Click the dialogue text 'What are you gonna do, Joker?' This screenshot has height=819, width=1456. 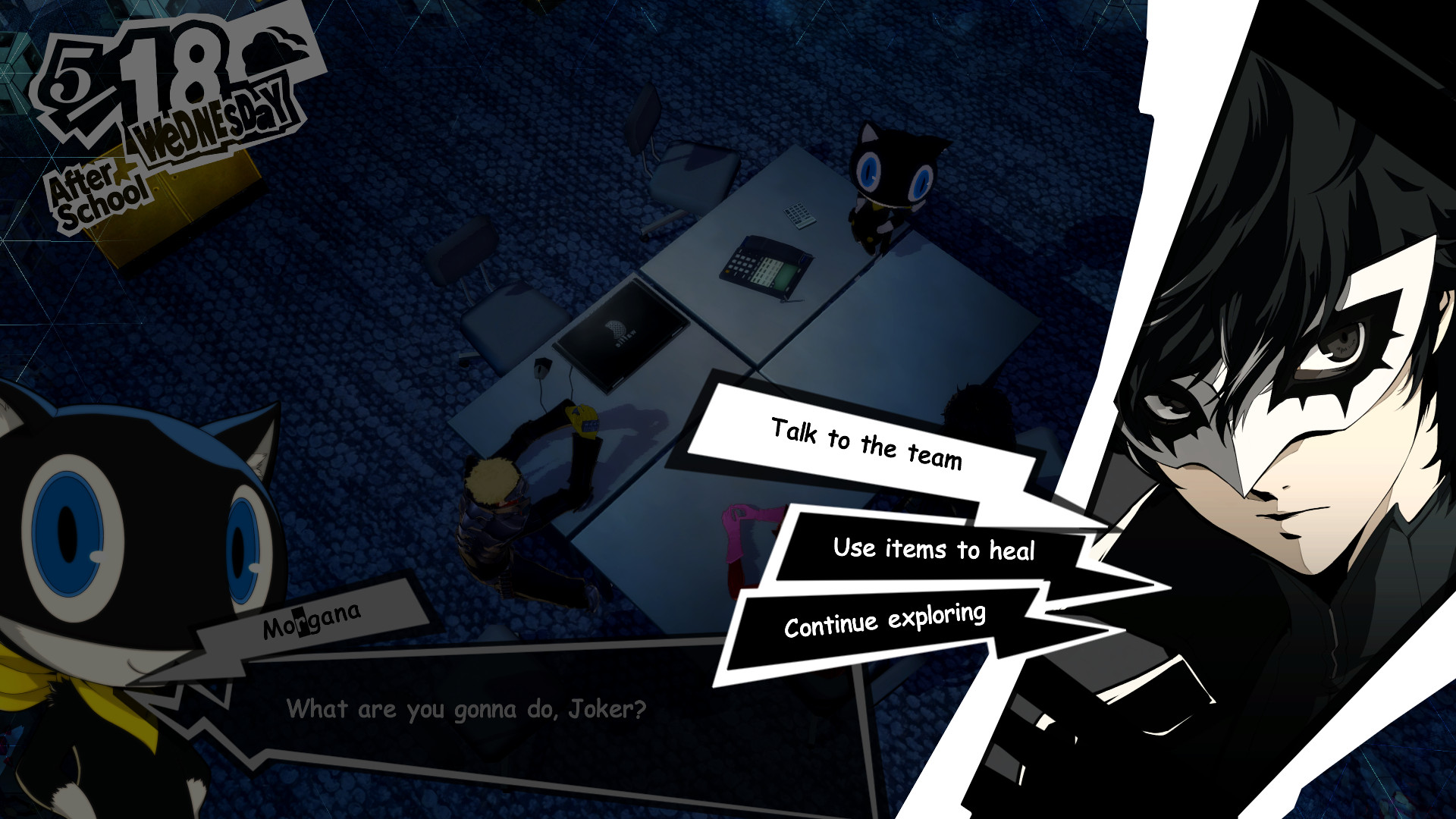tap(466, 709)
